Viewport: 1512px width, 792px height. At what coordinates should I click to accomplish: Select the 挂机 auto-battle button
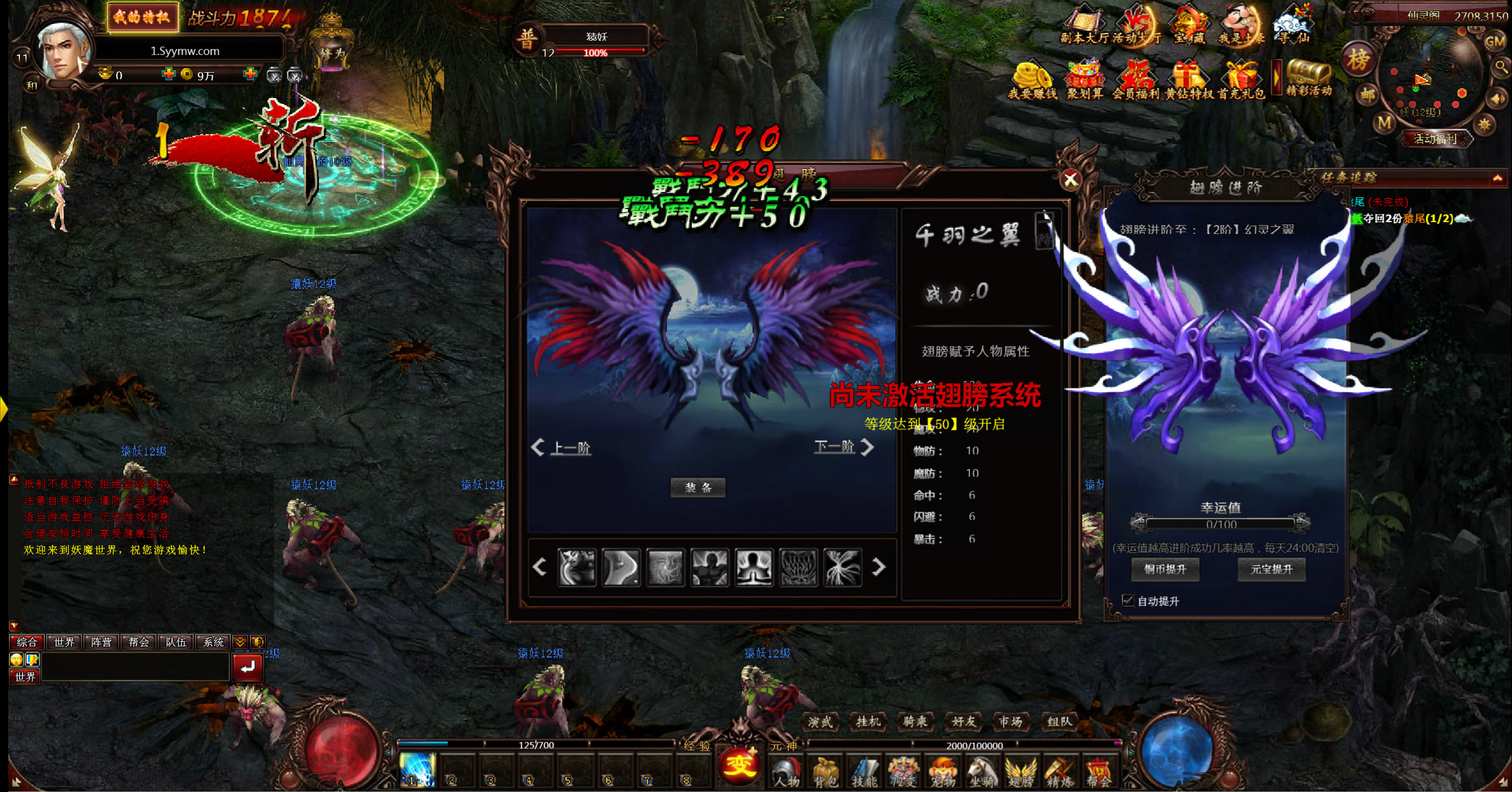click(868, 721)
